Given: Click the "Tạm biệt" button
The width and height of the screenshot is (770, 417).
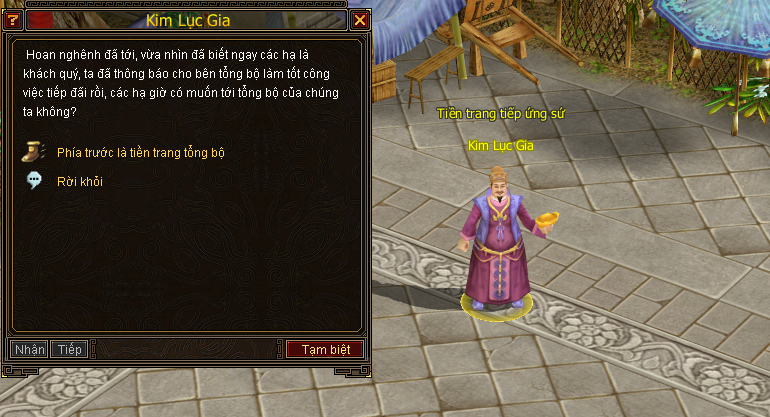Looking at the screenshot, I should click(325, 349).
